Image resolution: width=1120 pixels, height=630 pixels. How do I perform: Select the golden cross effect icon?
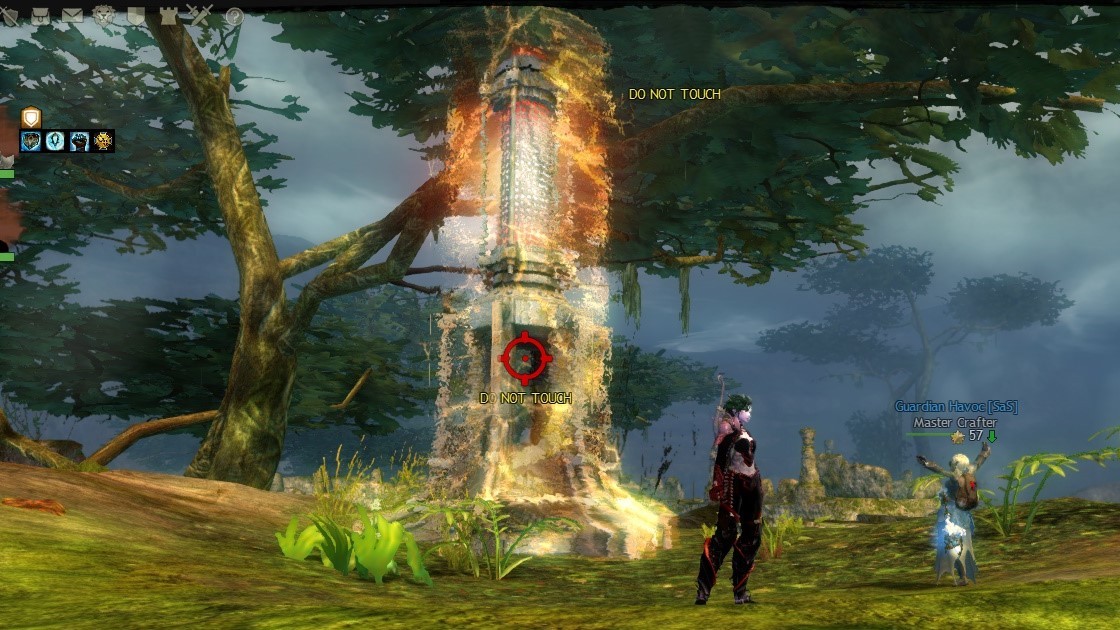(103, 141)
